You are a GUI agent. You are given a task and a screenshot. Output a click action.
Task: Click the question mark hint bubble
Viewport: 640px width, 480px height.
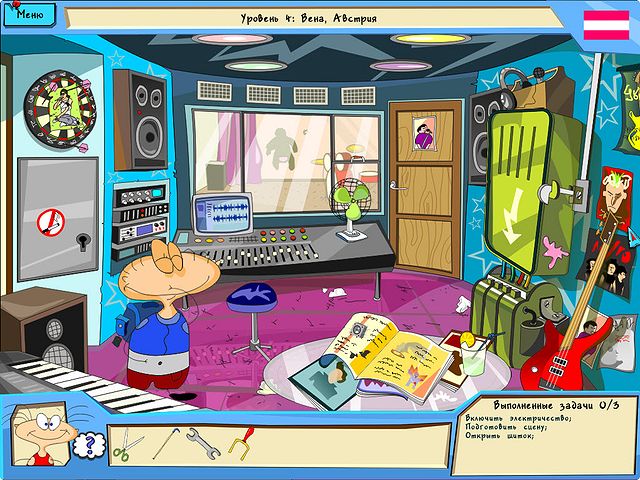coord(90,443)
